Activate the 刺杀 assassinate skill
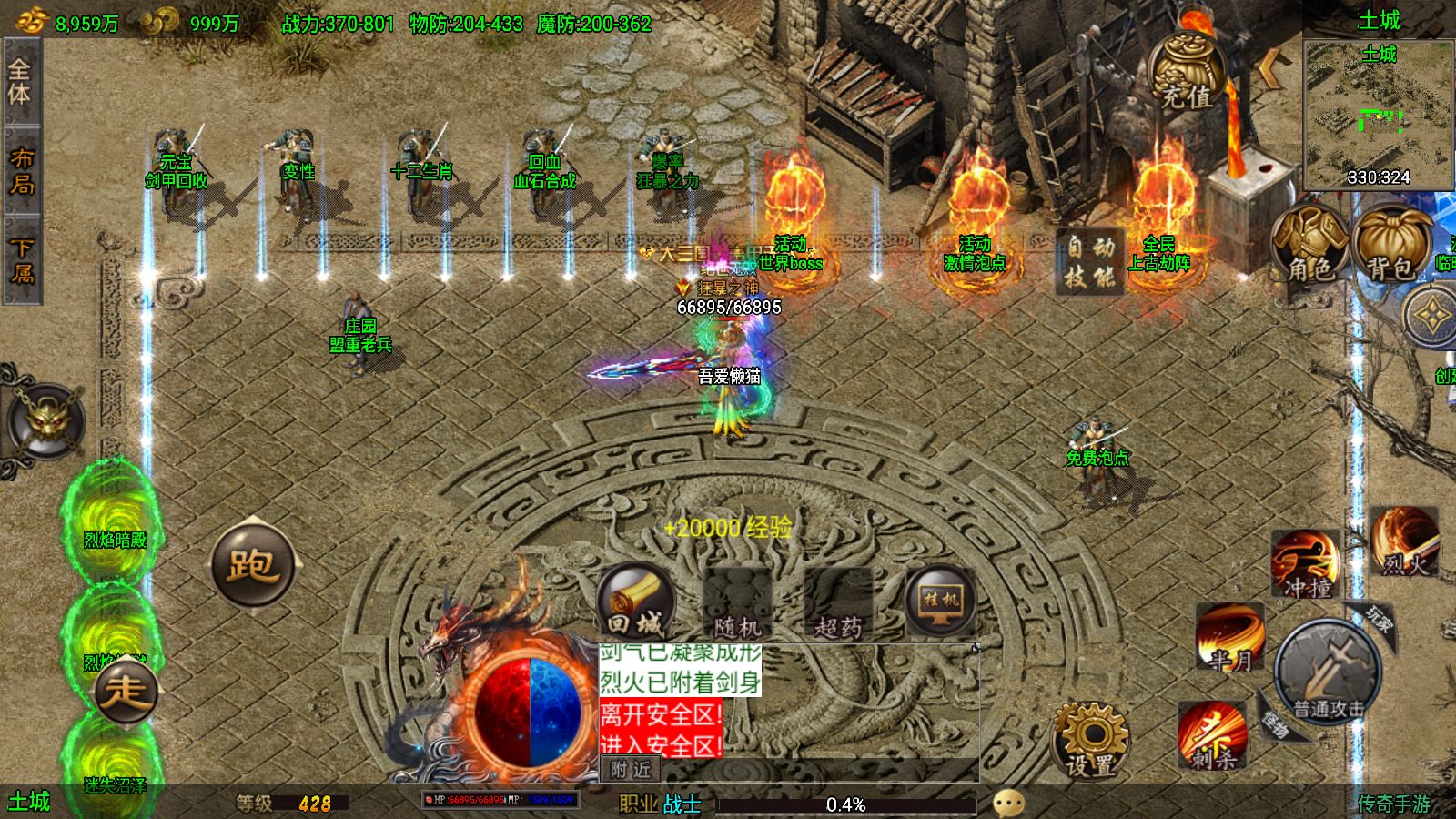Image resolution: width=1456 pixels, height=819 pixels. tap(1212, 735)
